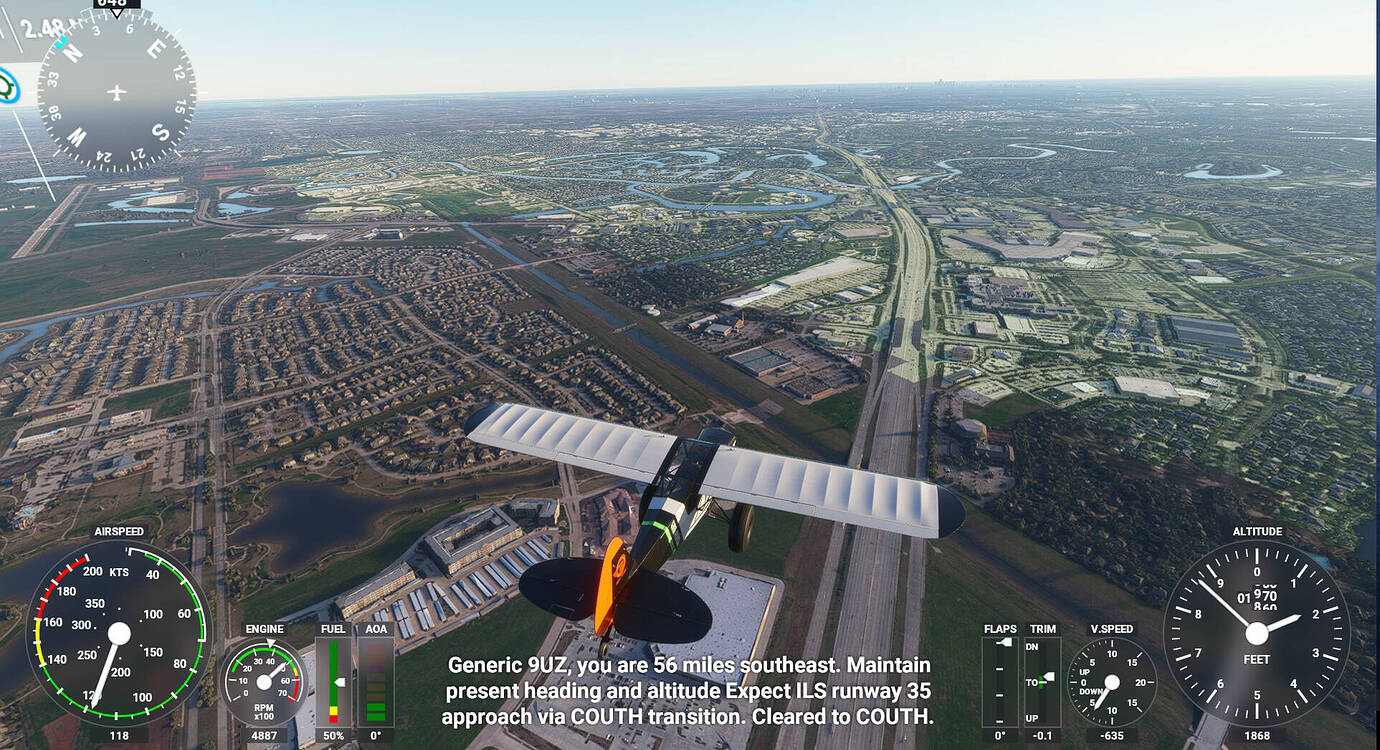Open the TRIM gauge details
This screenshot has width=1380, height=750.
[1042, 680]
